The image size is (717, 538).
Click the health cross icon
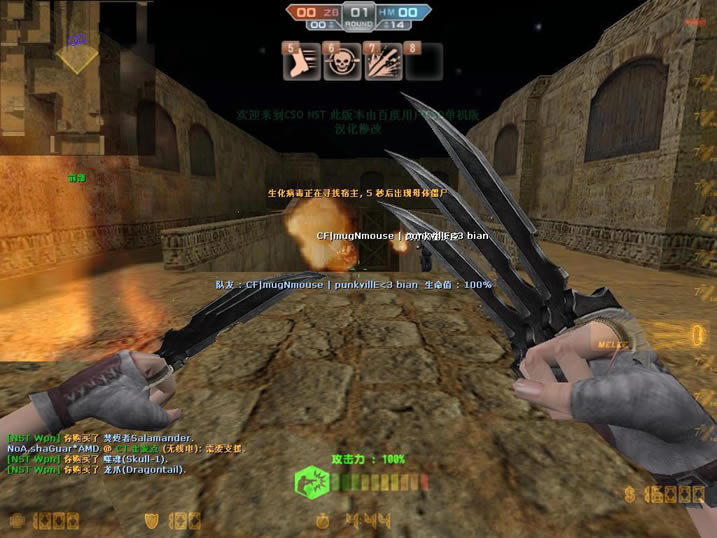18,520
